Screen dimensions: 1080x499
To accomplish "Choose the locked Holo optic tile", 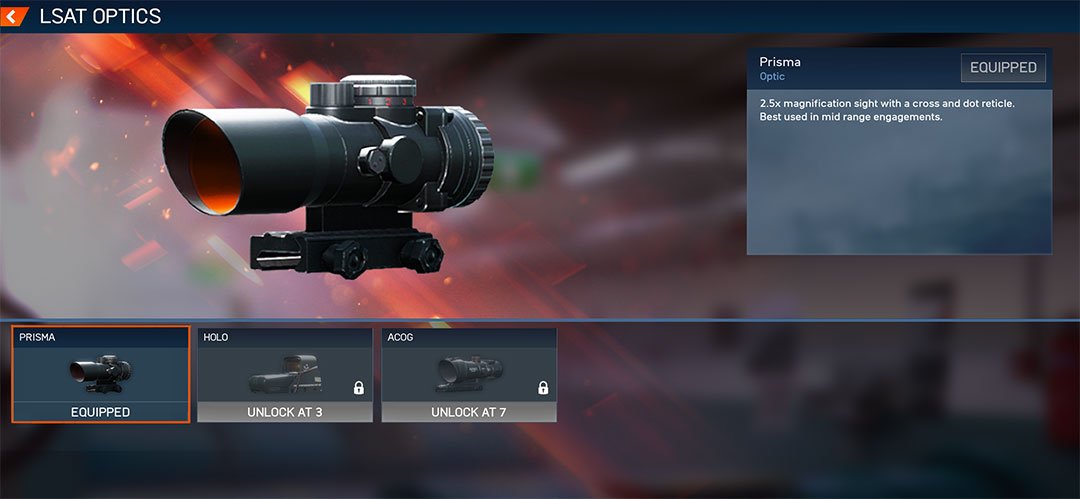I will (285, 375).
